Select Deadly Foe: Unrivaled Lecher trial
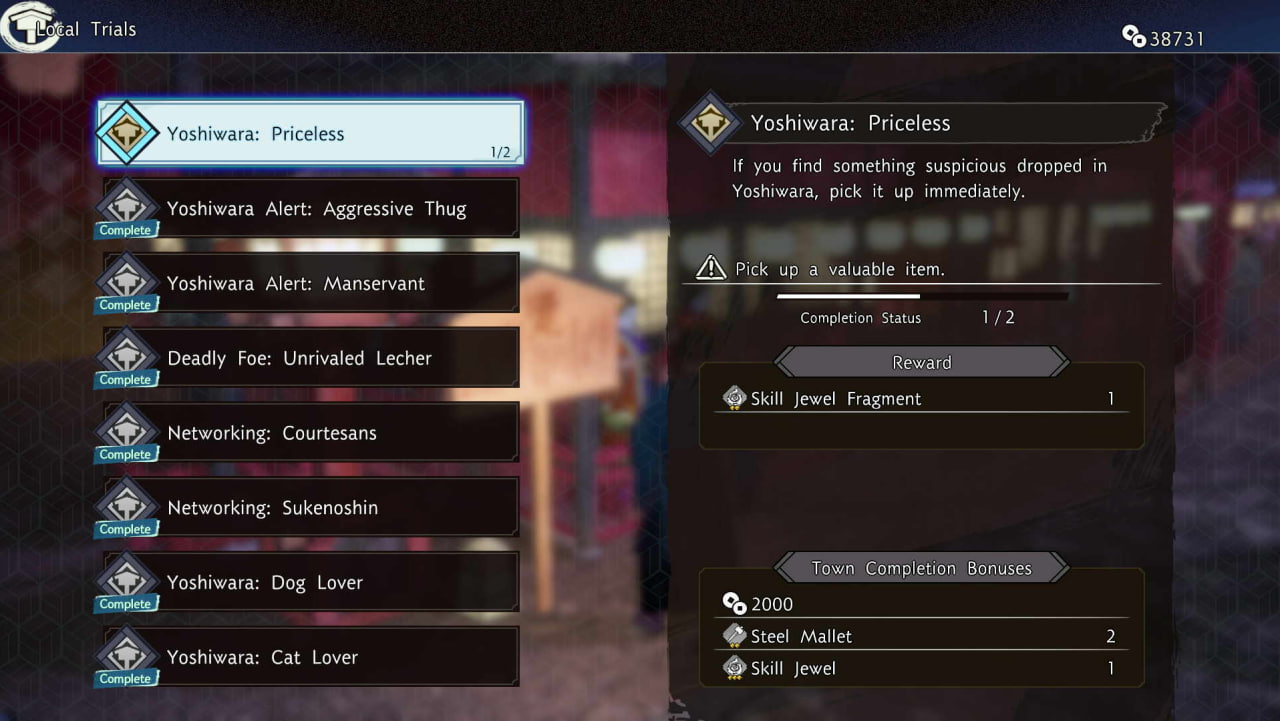The image size is (1280, 721). click(312, 358)
